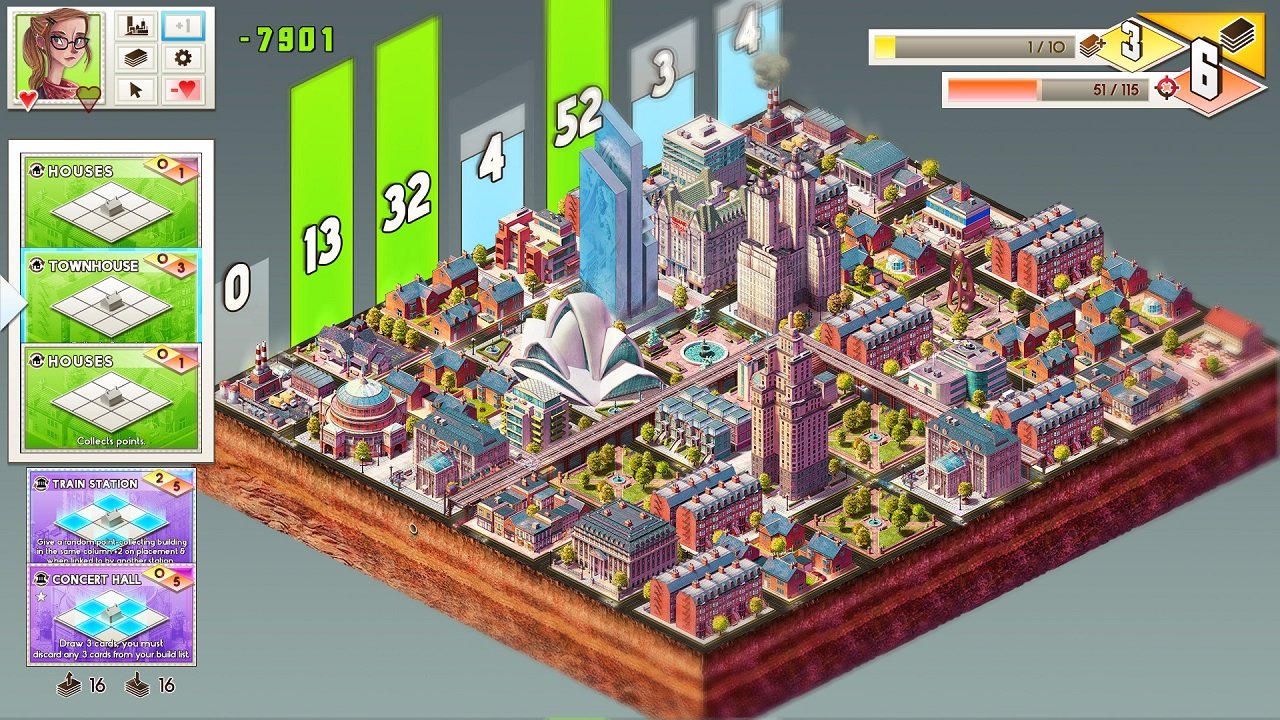The width and height of the screenshot is (1280, 720).
Task: Open the card deck stack icon
Action: coord(138,57)
